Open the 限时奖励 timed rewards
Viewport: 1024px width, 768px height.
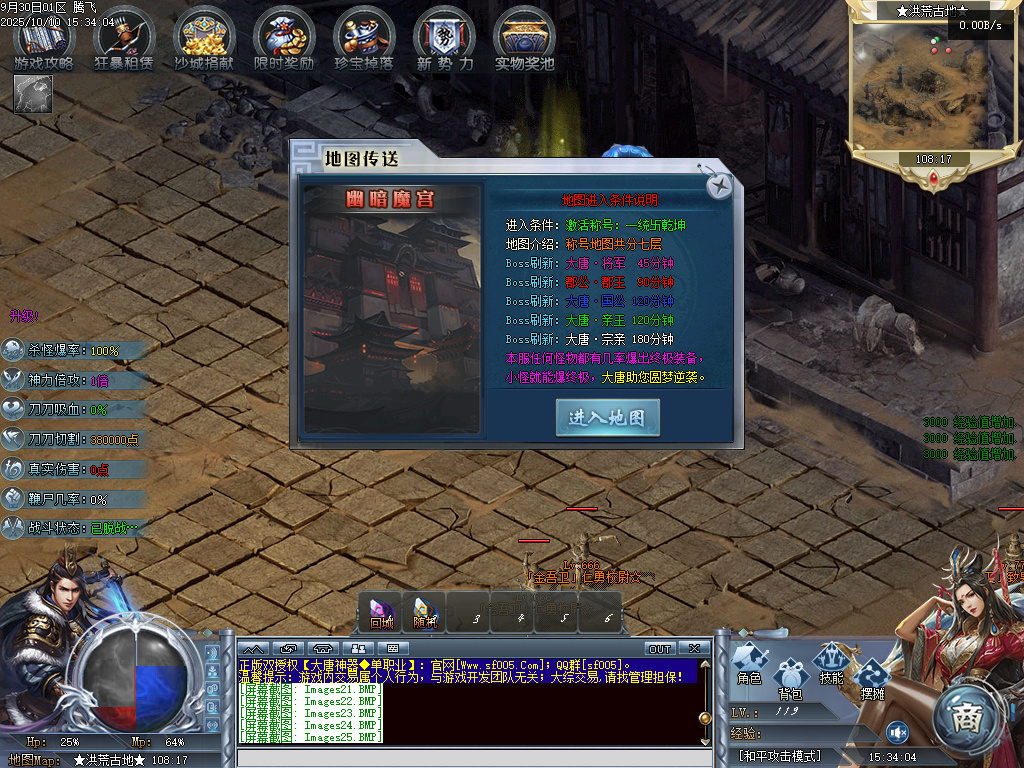point(284,38)
